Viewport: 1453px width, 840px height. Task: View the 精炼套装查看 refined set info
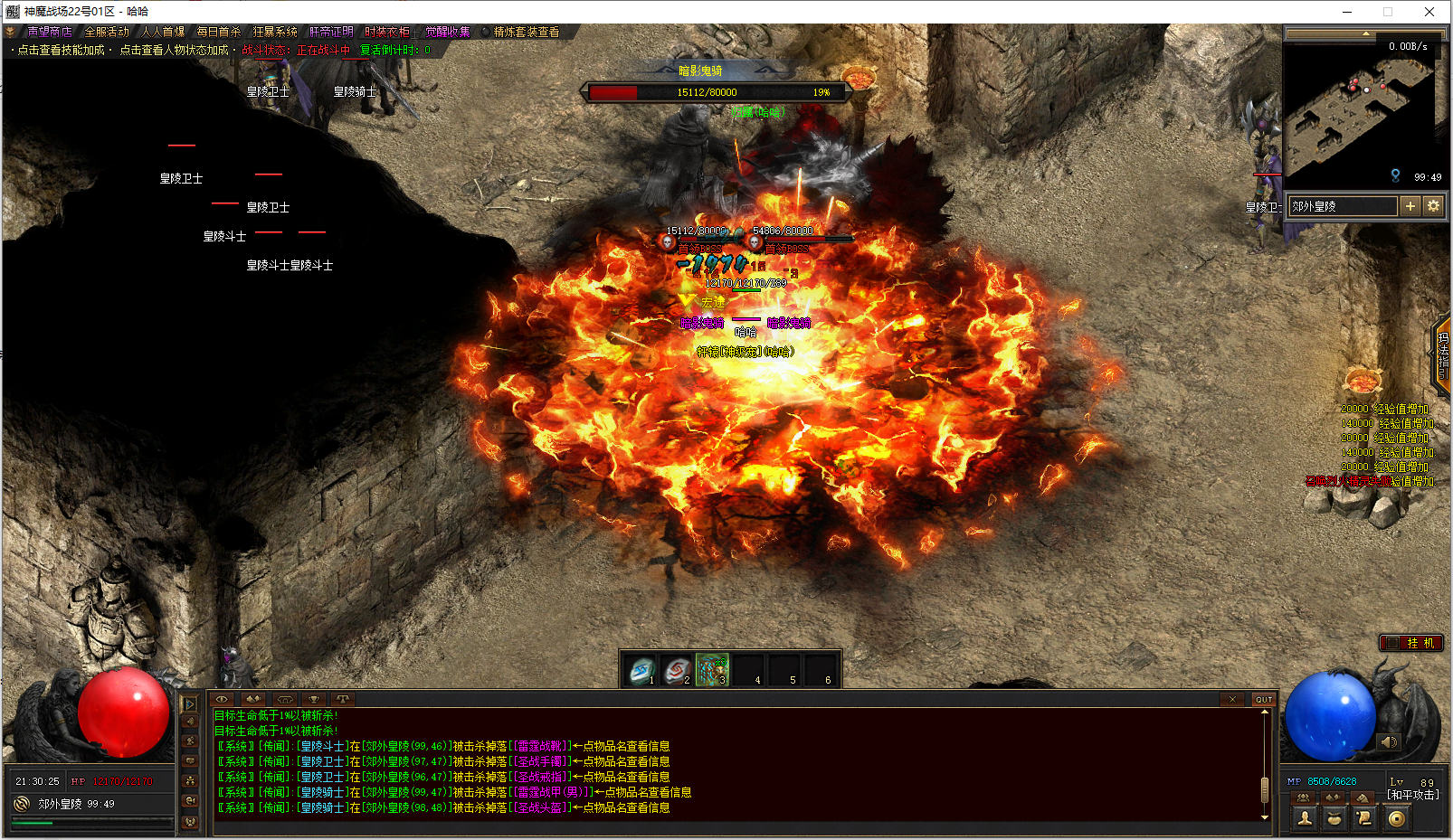pos(526,32)
